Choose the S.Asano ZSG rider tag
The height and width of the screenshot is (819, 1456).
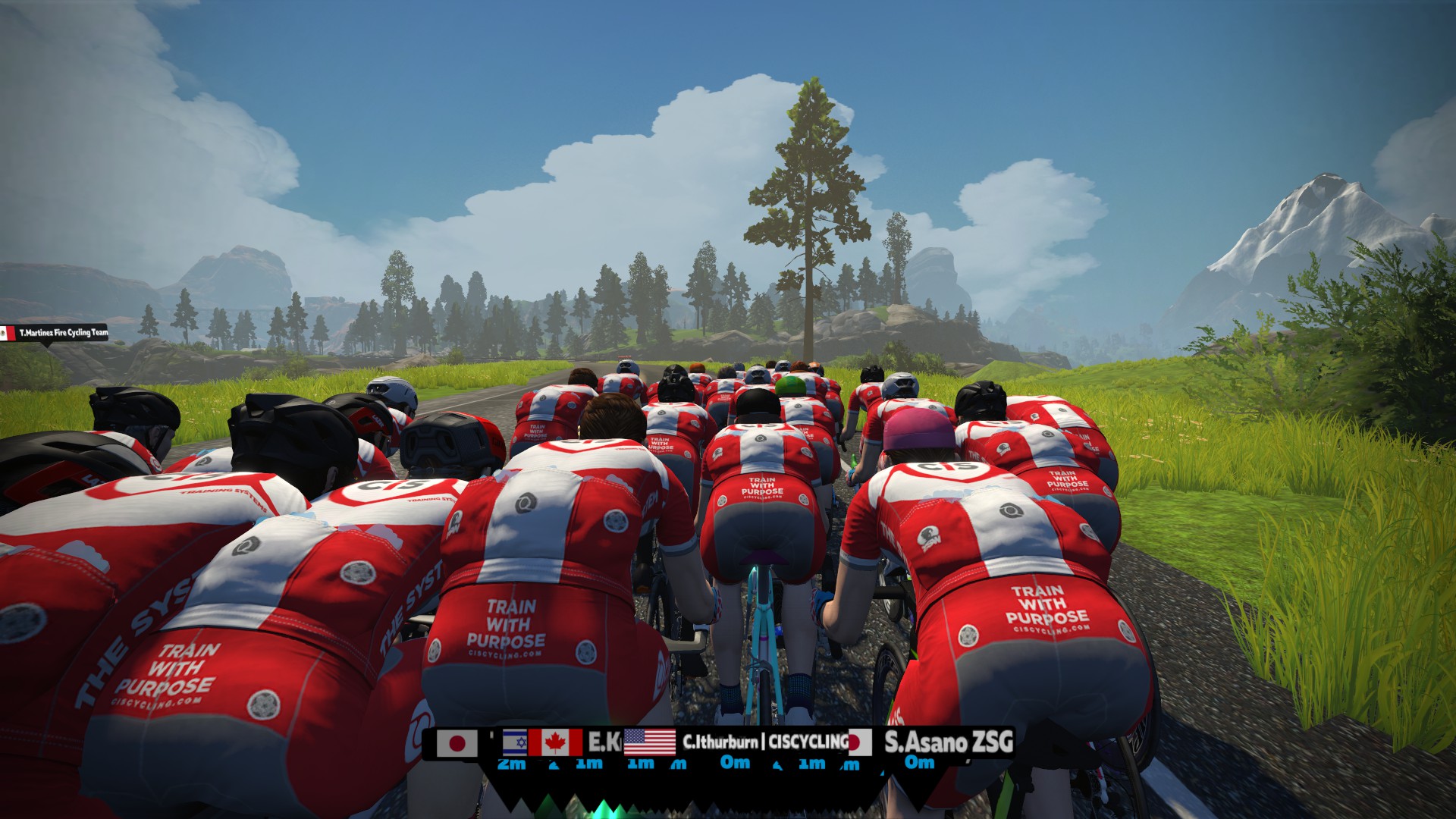coord(947,742)
